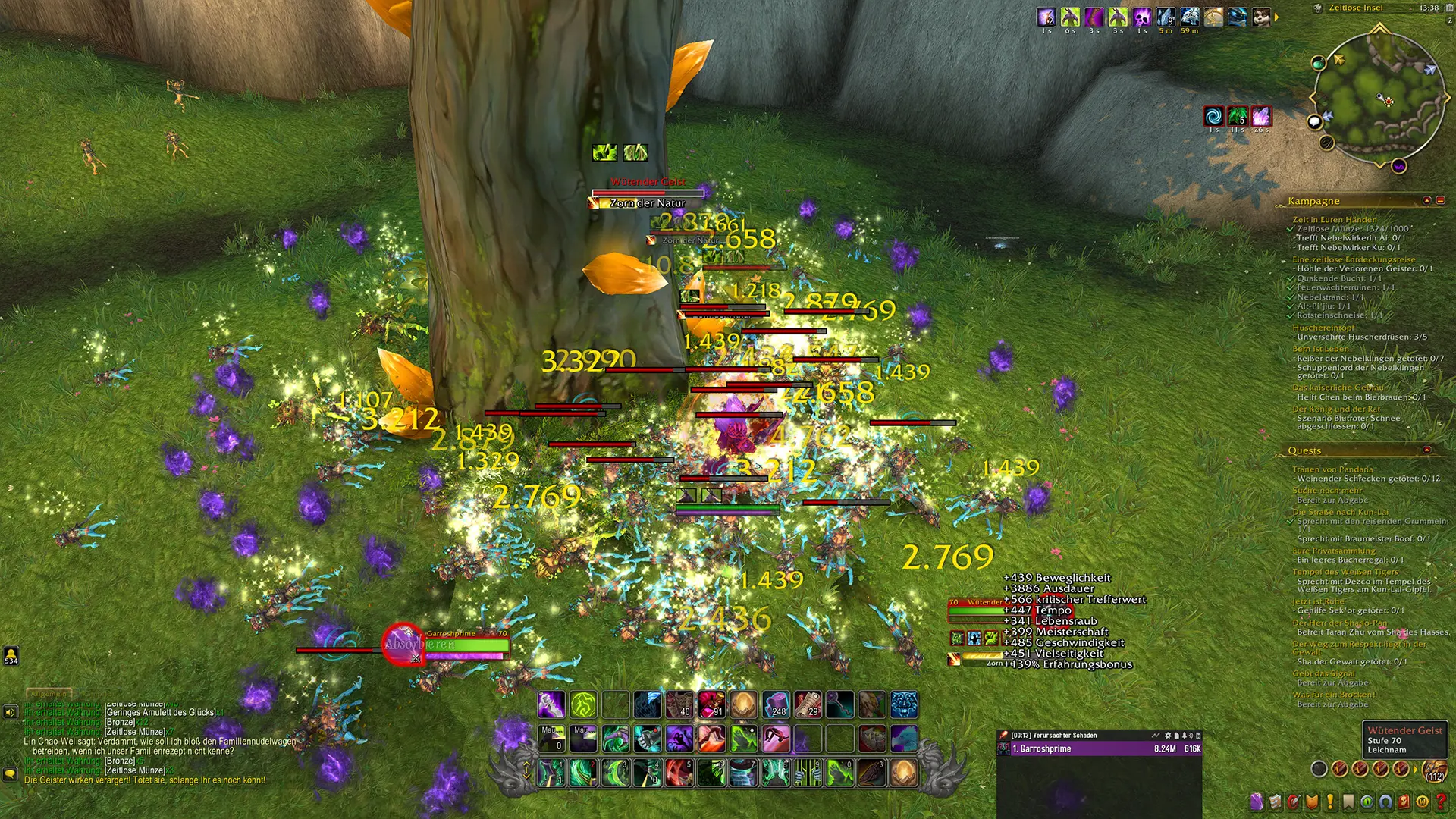Activate the green bars cage ability on slot 9
This screenshot has width=1456, height=819.
(x=808, y=773)
